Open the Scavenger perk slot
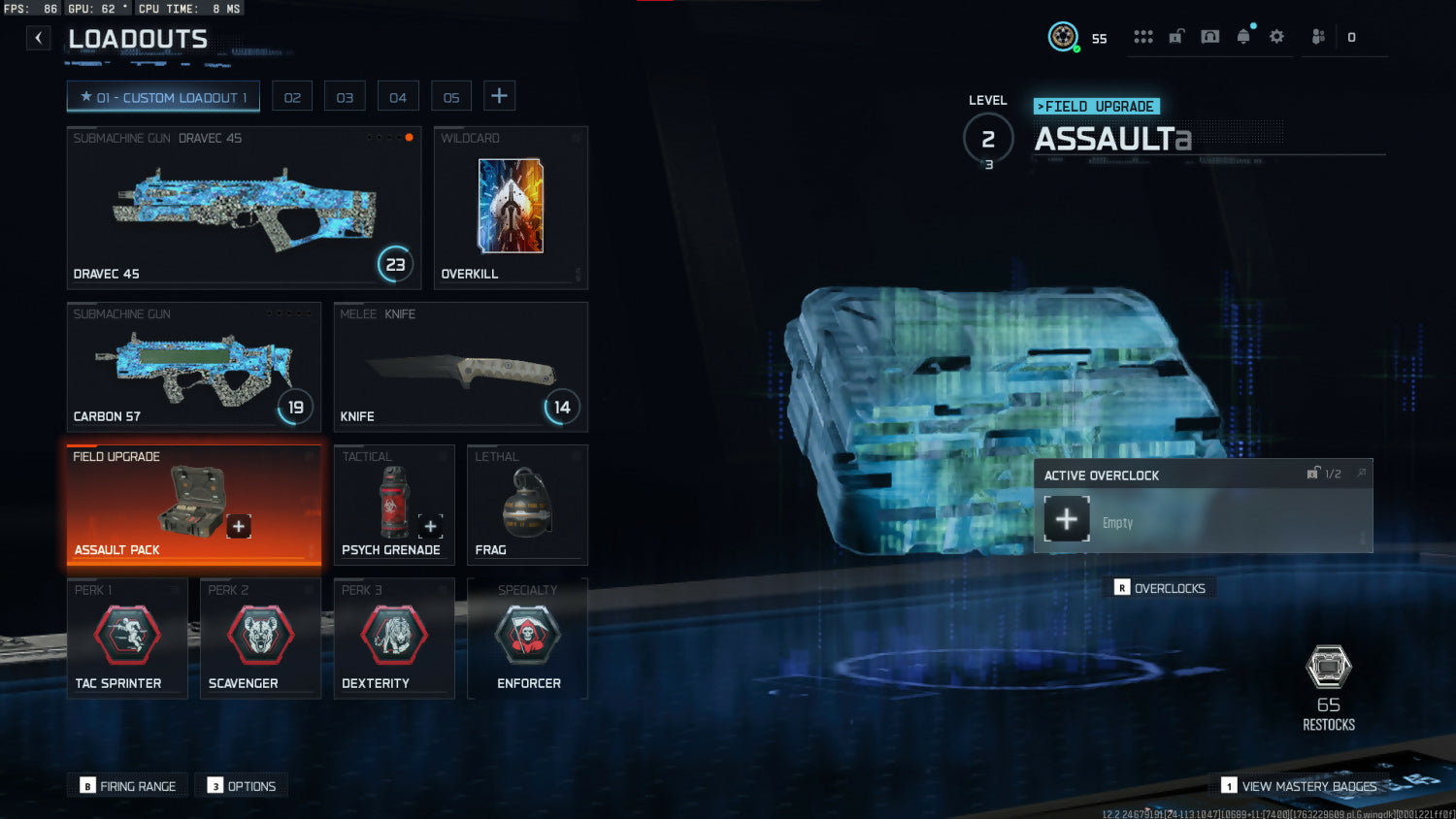1456x819 pixels. coord(260,639)
